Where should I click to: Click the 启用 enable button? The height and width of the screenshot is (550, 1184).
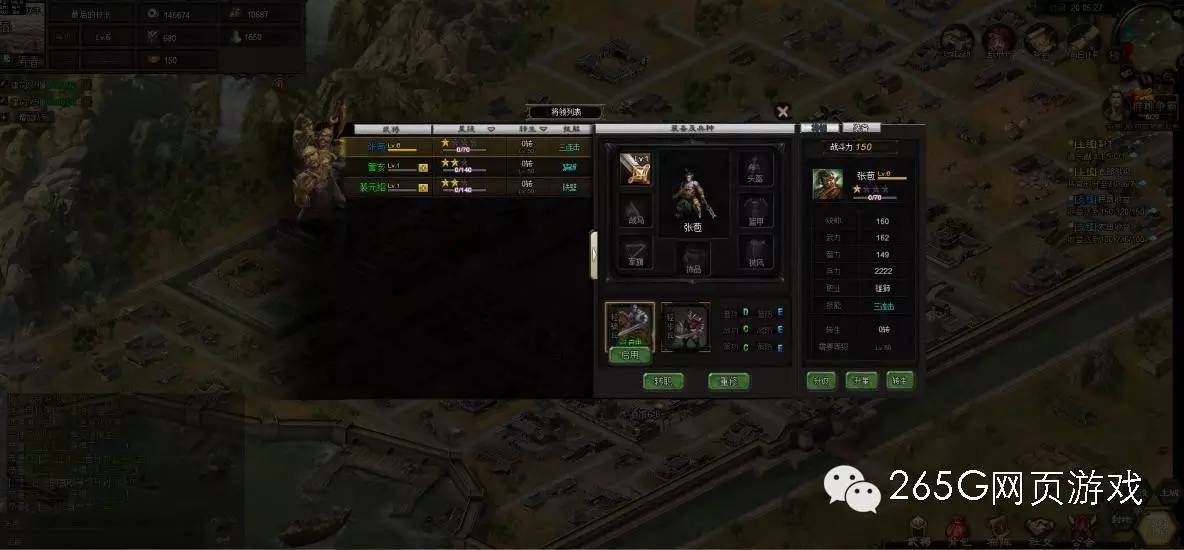click(630, 355)
